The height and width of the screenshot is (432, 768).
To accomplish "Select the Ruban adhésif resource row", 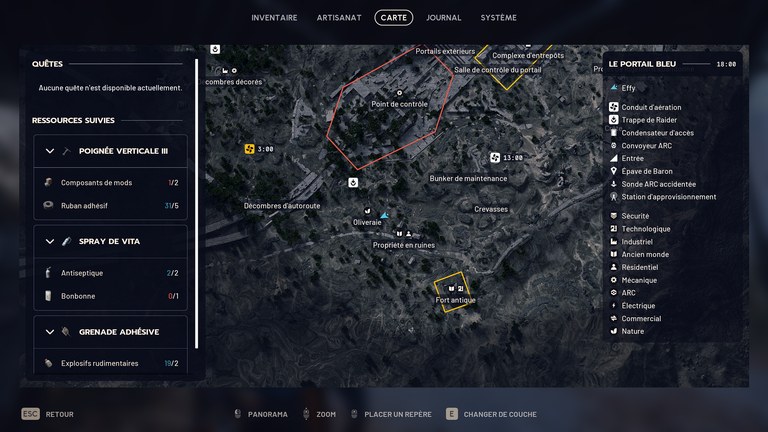I will [x=110, y=205].
